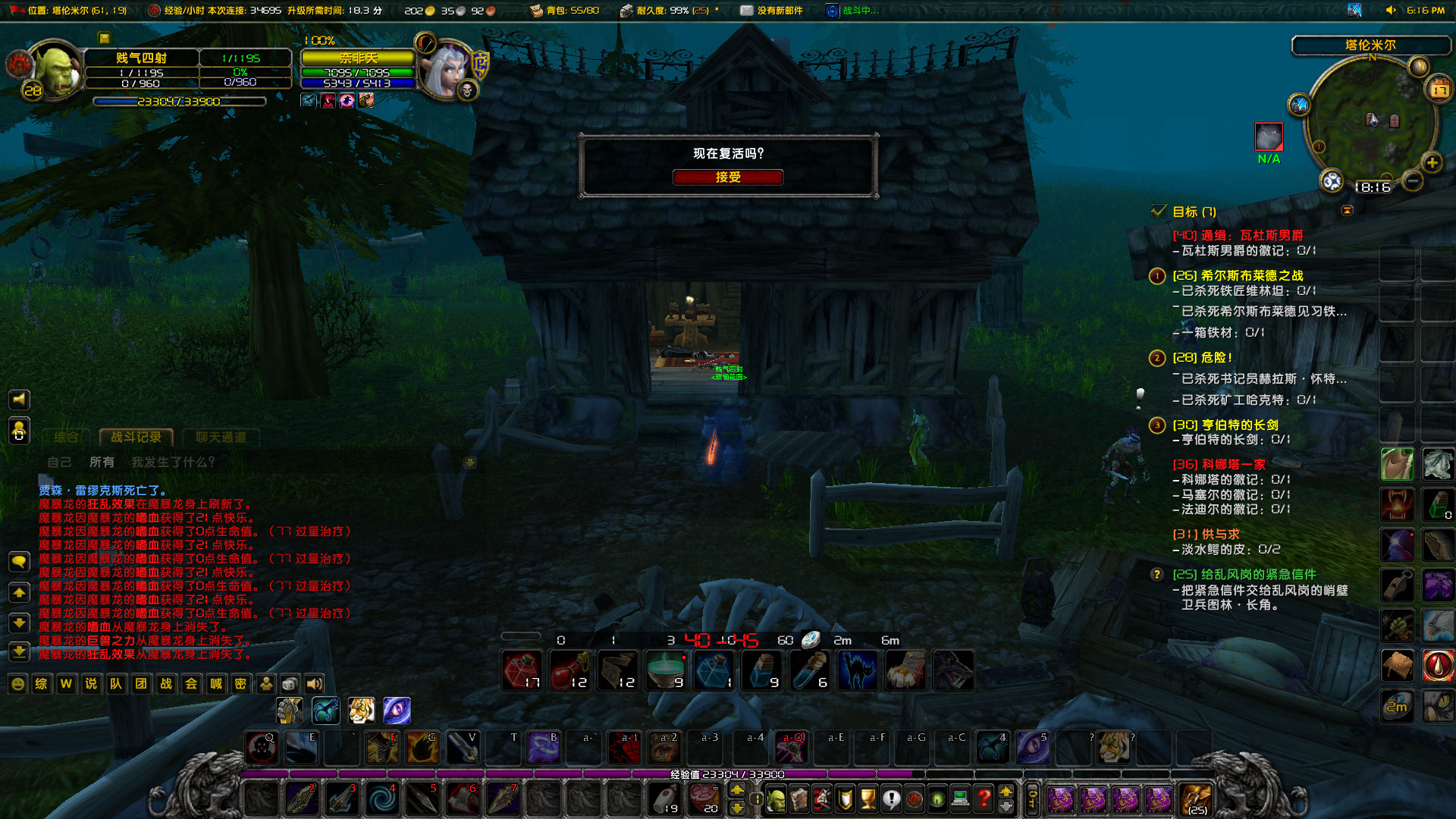Open the spellbook icon on the micro menu

(x=798, y=796)
